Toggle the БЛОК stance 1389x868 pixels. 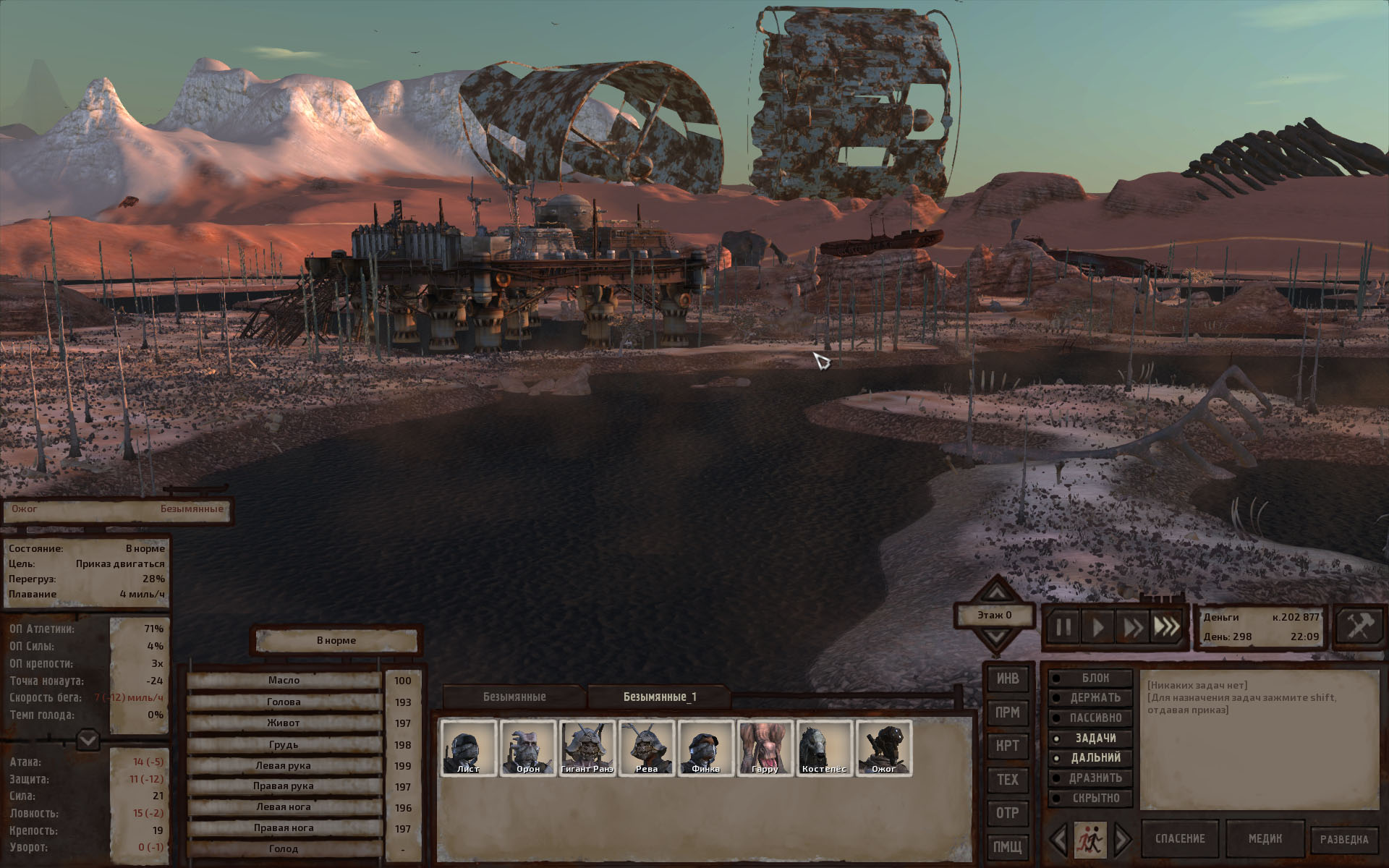[1091, 678]
